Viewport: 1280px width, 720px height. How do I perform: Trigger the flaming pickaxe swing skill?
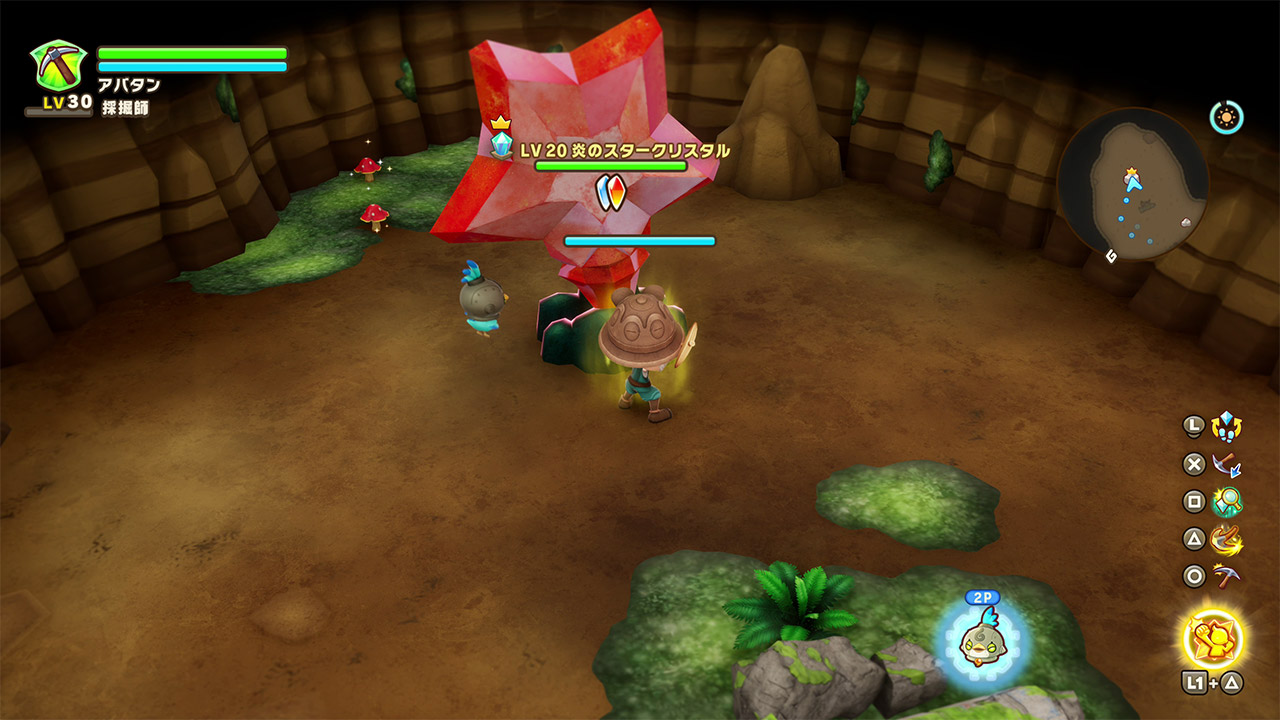1226,540
